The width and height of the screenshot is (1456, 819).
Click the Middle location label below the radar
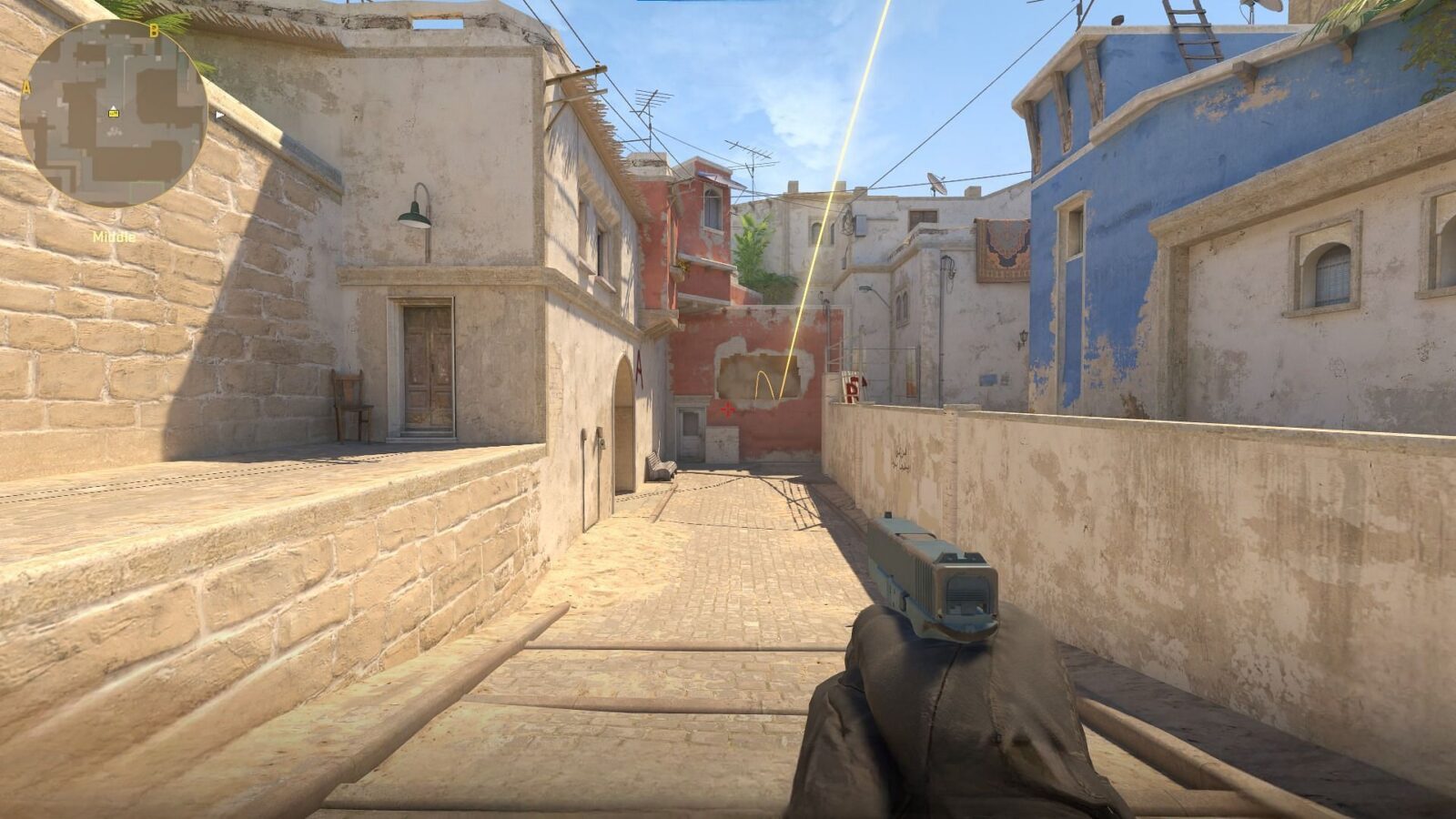[x=114, y=235]
